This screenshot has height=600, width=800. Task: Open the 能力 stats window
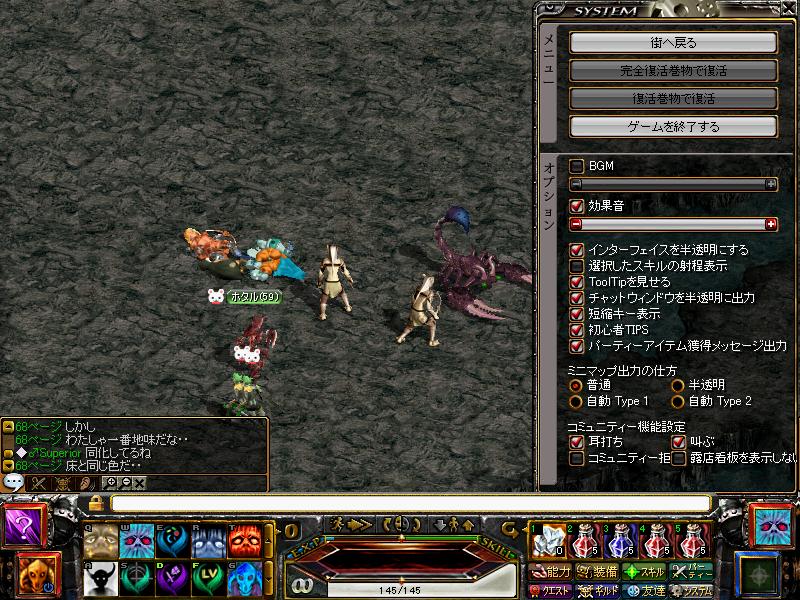click(x=550, y=572)
